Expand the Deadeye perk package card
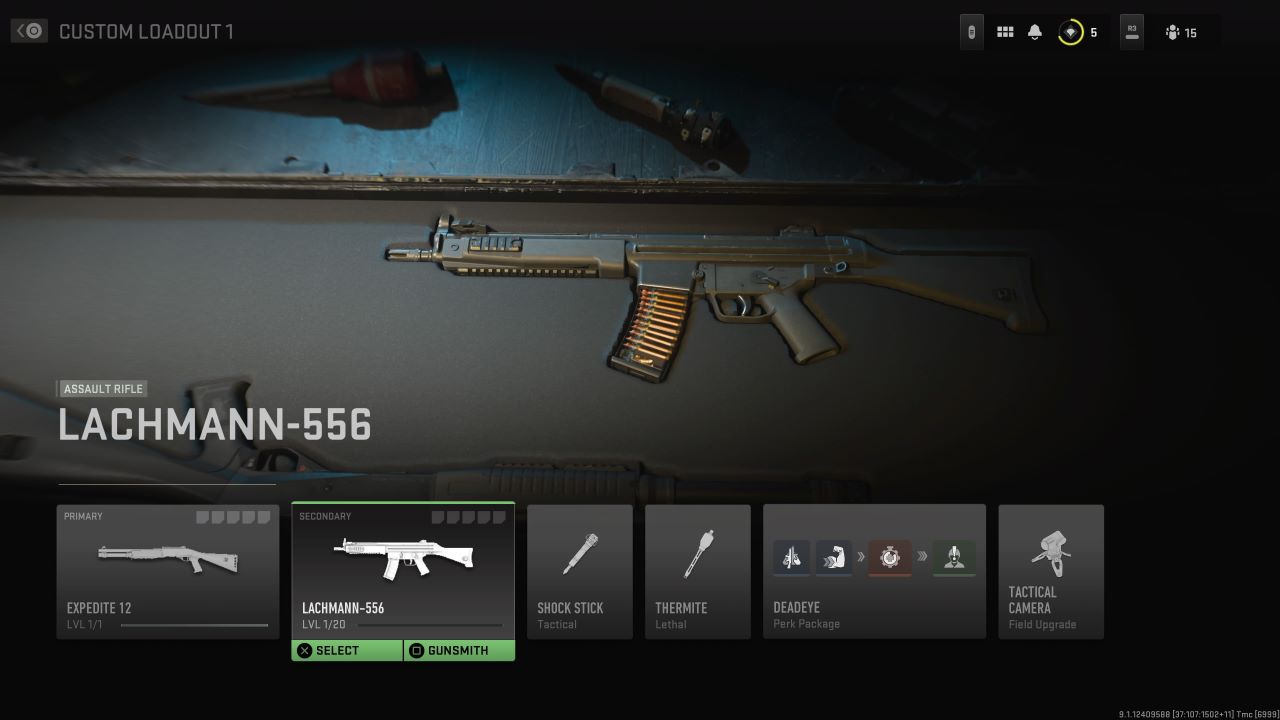Viewport: 1280px width, 720px height. 874,571
